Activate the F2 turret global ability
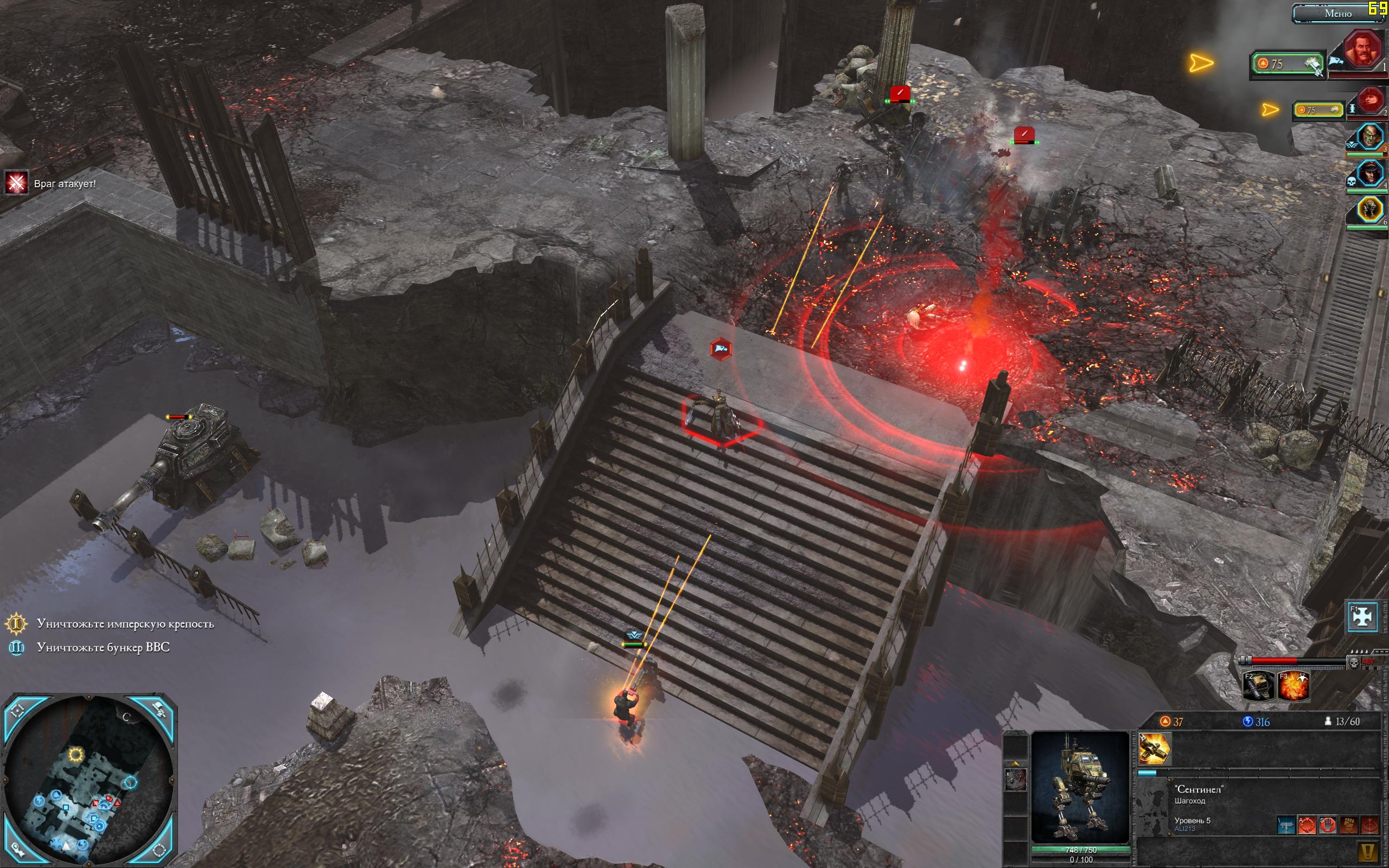This screenshot has width=1389, height=868. 1258,686
